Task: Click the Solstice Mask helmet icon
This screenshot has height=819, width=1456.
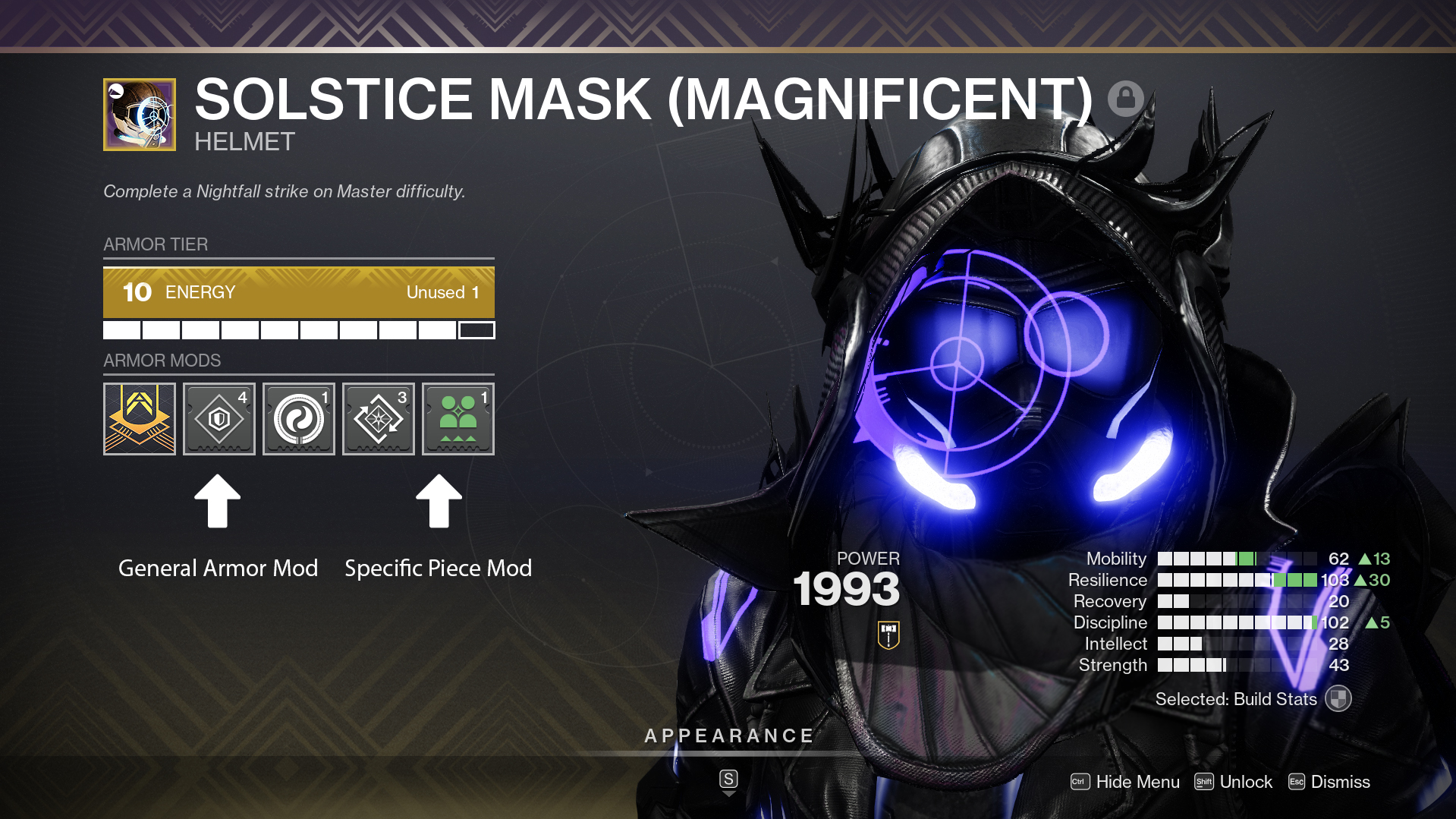Action: (x=140, y=115)
